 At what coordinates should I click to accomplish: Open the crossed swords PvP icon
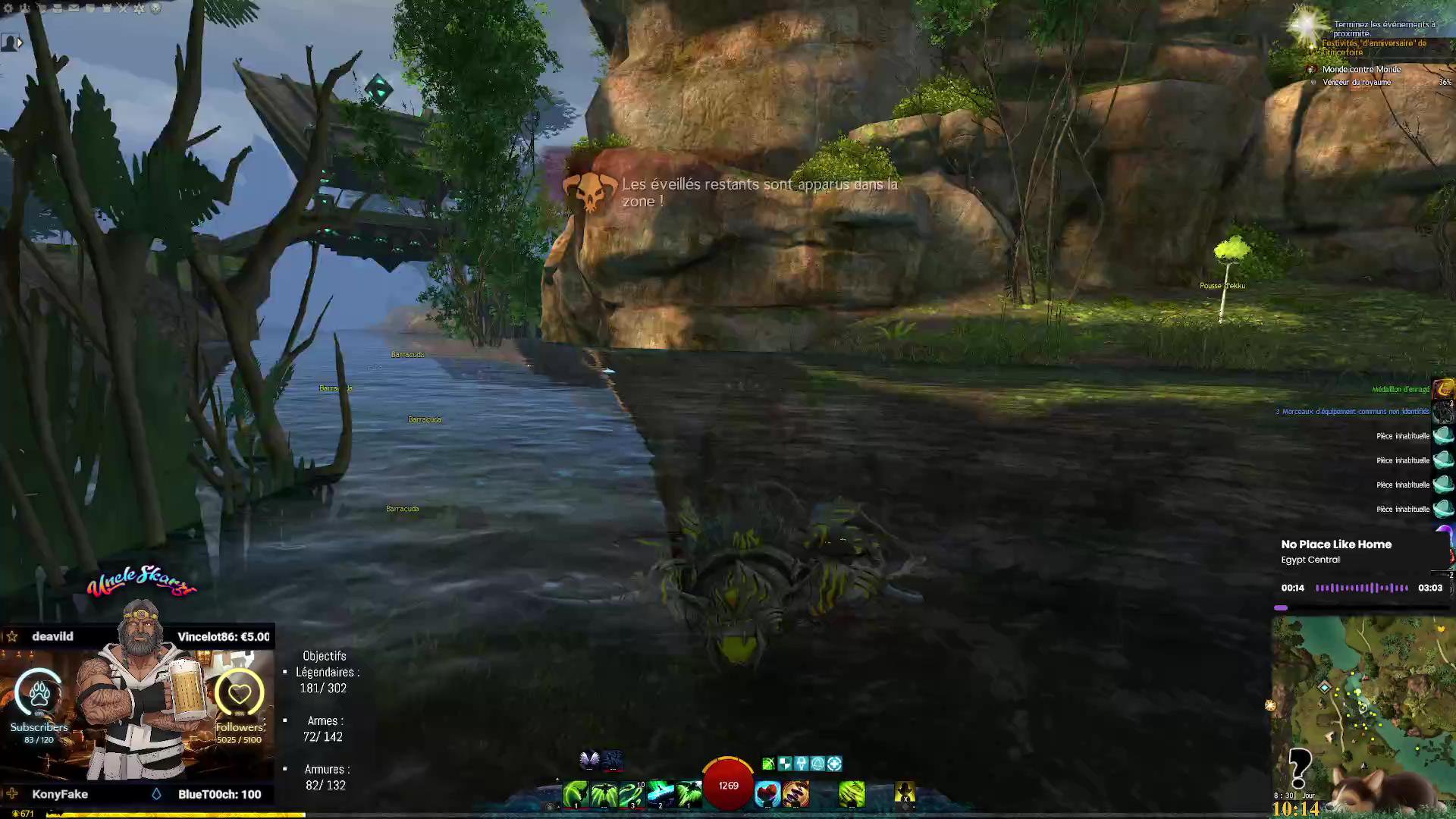tap(123, 8)
